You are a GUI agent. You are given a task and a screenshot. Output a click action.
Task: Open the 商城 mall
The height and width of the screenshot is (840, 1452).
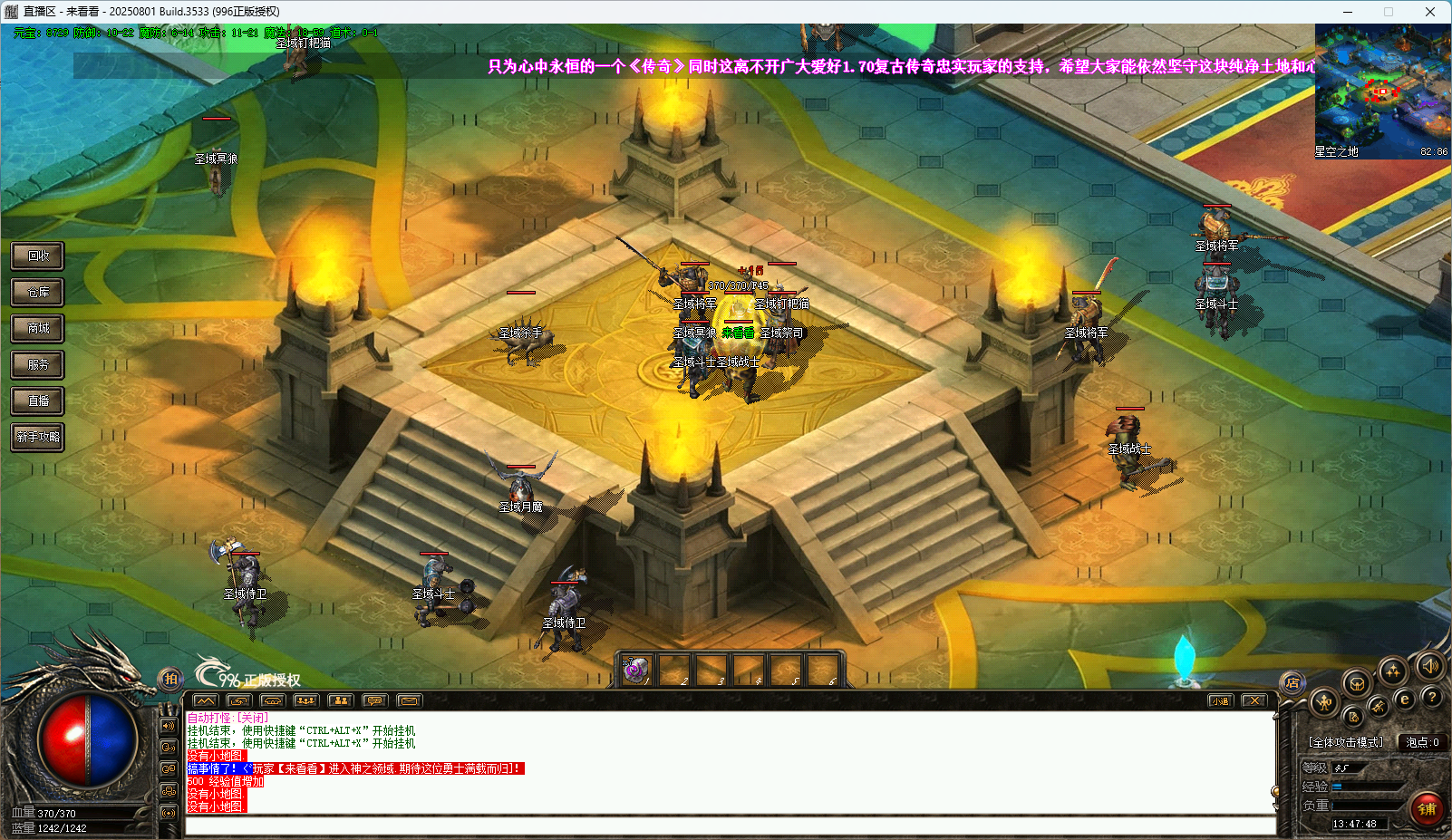[38, 328]
